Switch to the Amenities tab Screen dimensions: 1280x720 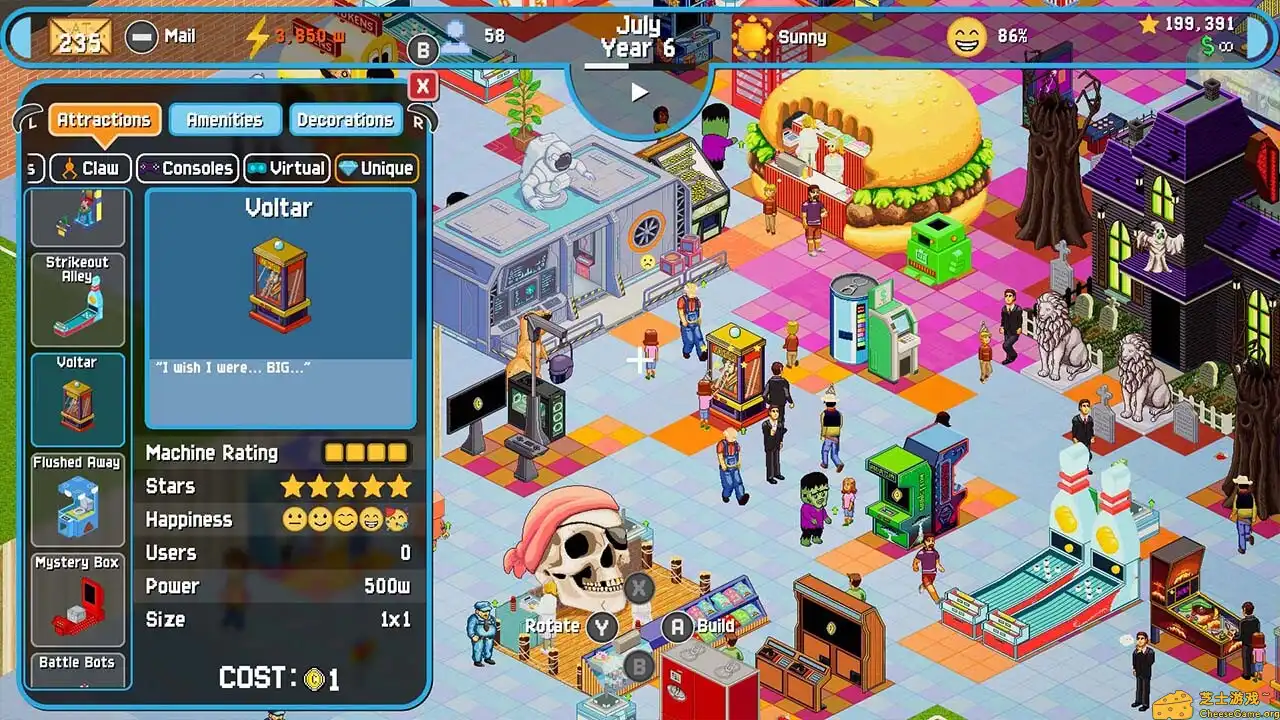[224, 119]
